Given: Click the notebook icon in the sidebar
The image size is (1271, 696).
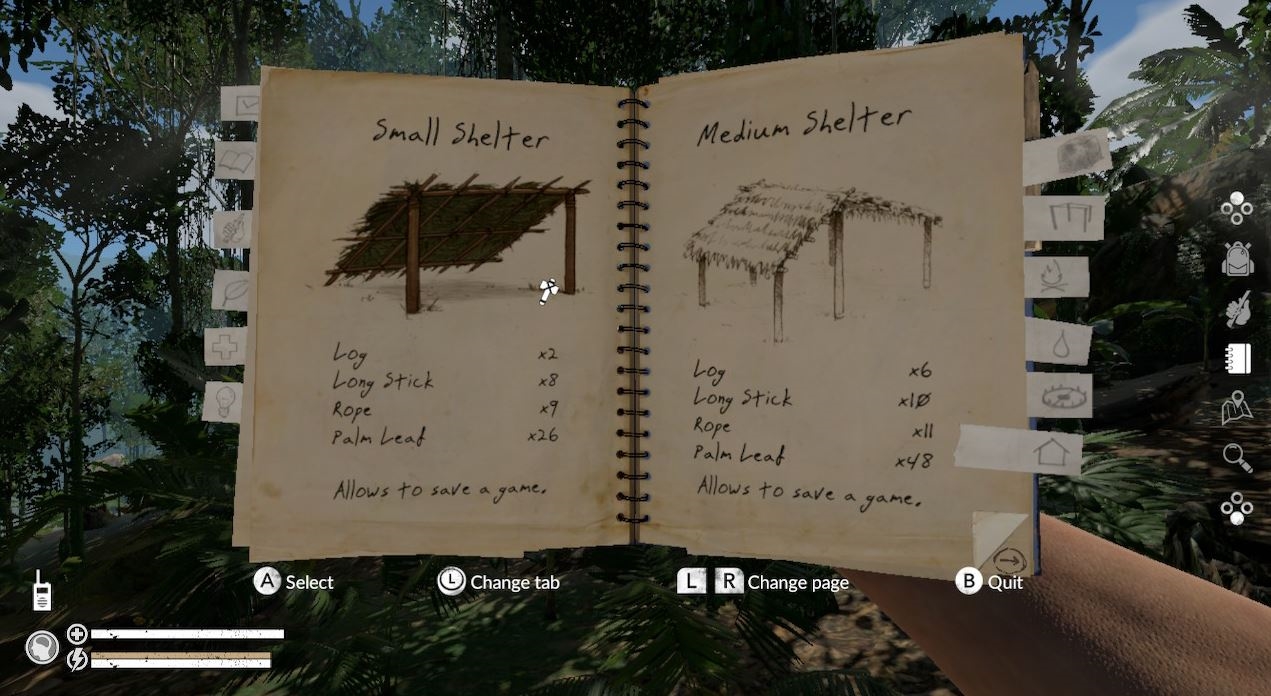Looking at the screenshot, I should tap(1238, 358).
